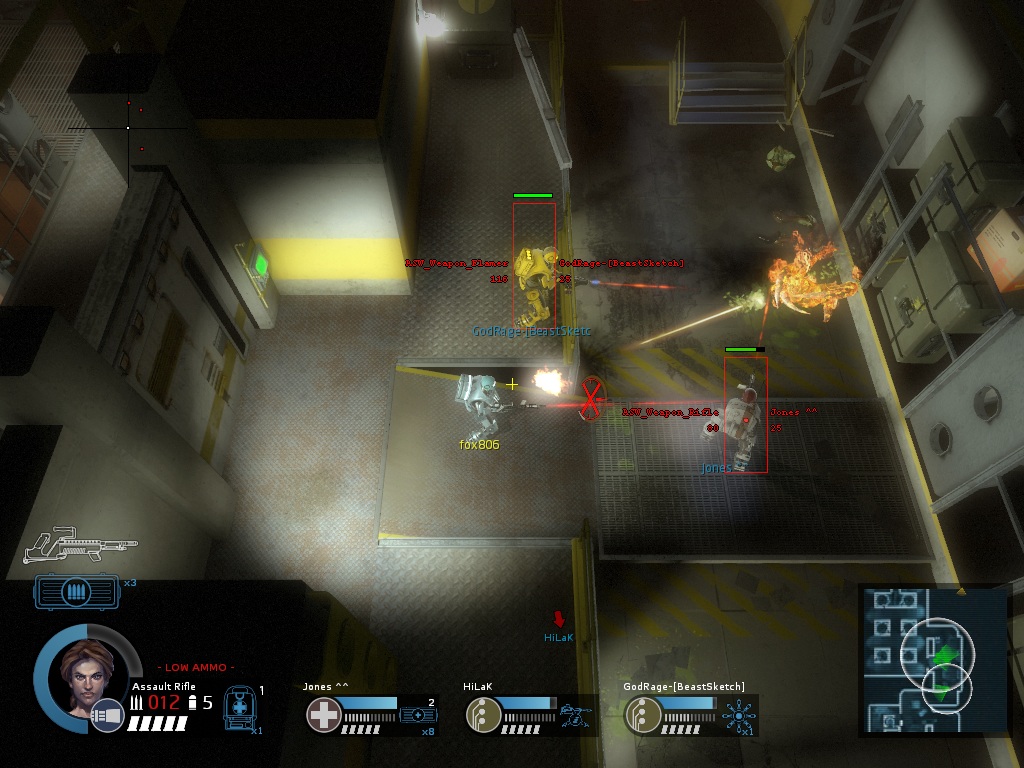The width and height of the screenshot is (1024, 768).
Task: Select the secondary machine gun weapon outline
Action: click(x=80, y=543)
